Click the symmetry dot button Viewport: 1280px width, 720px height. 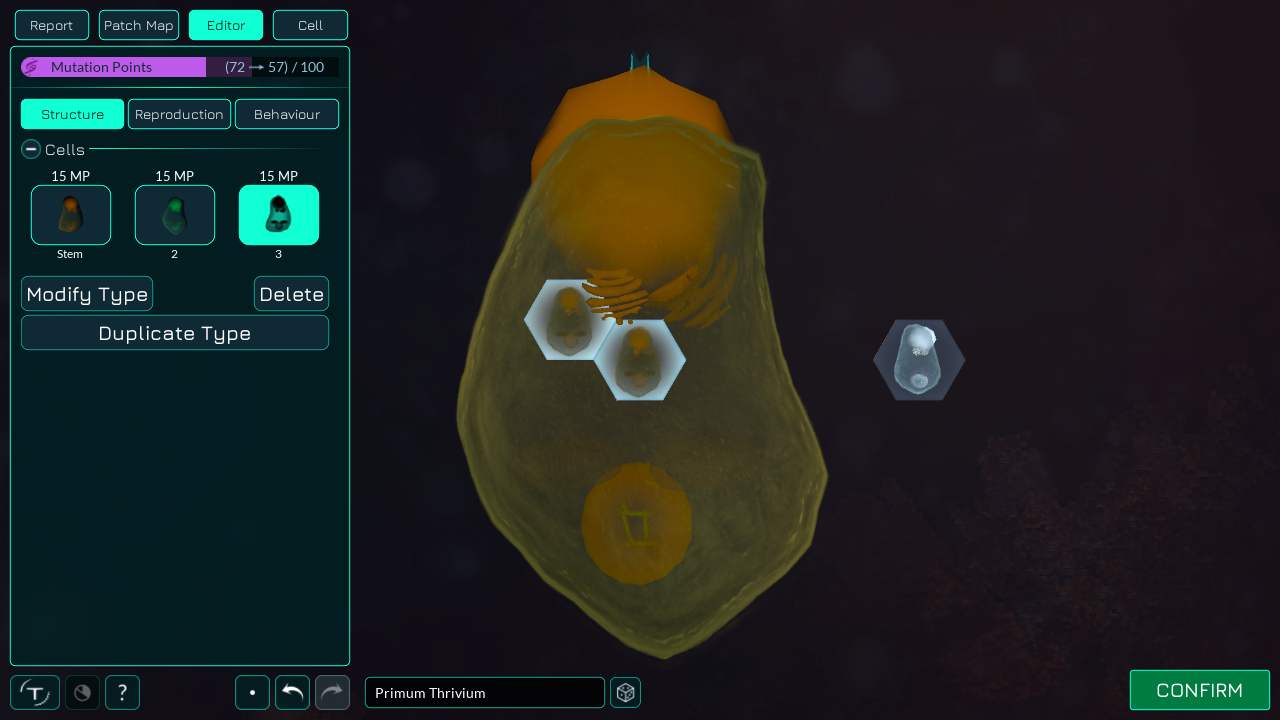coord(252,692)
